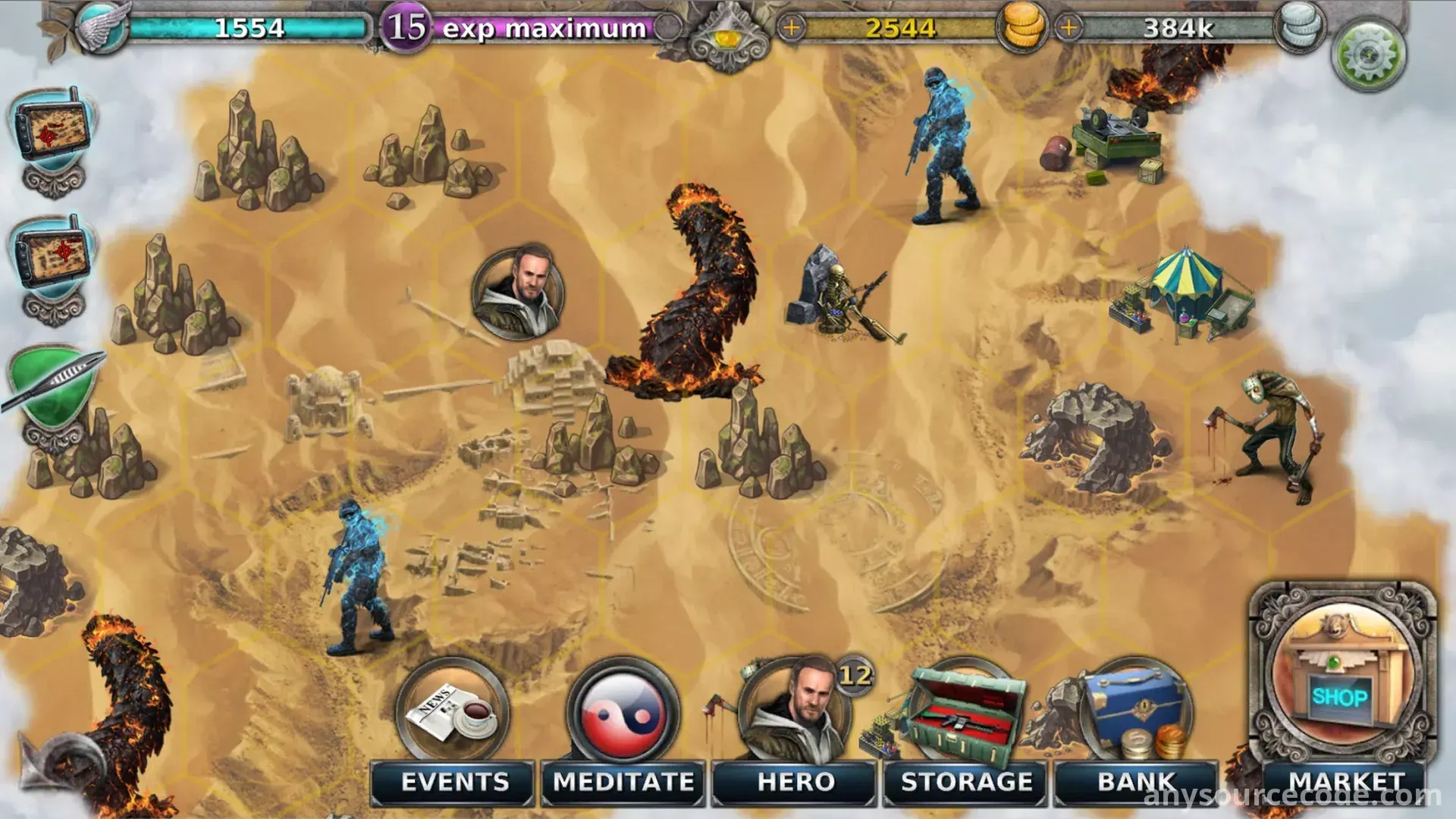Open the Events news panel
Viewport: 1456px width, 819px height.
coord(453,728)
